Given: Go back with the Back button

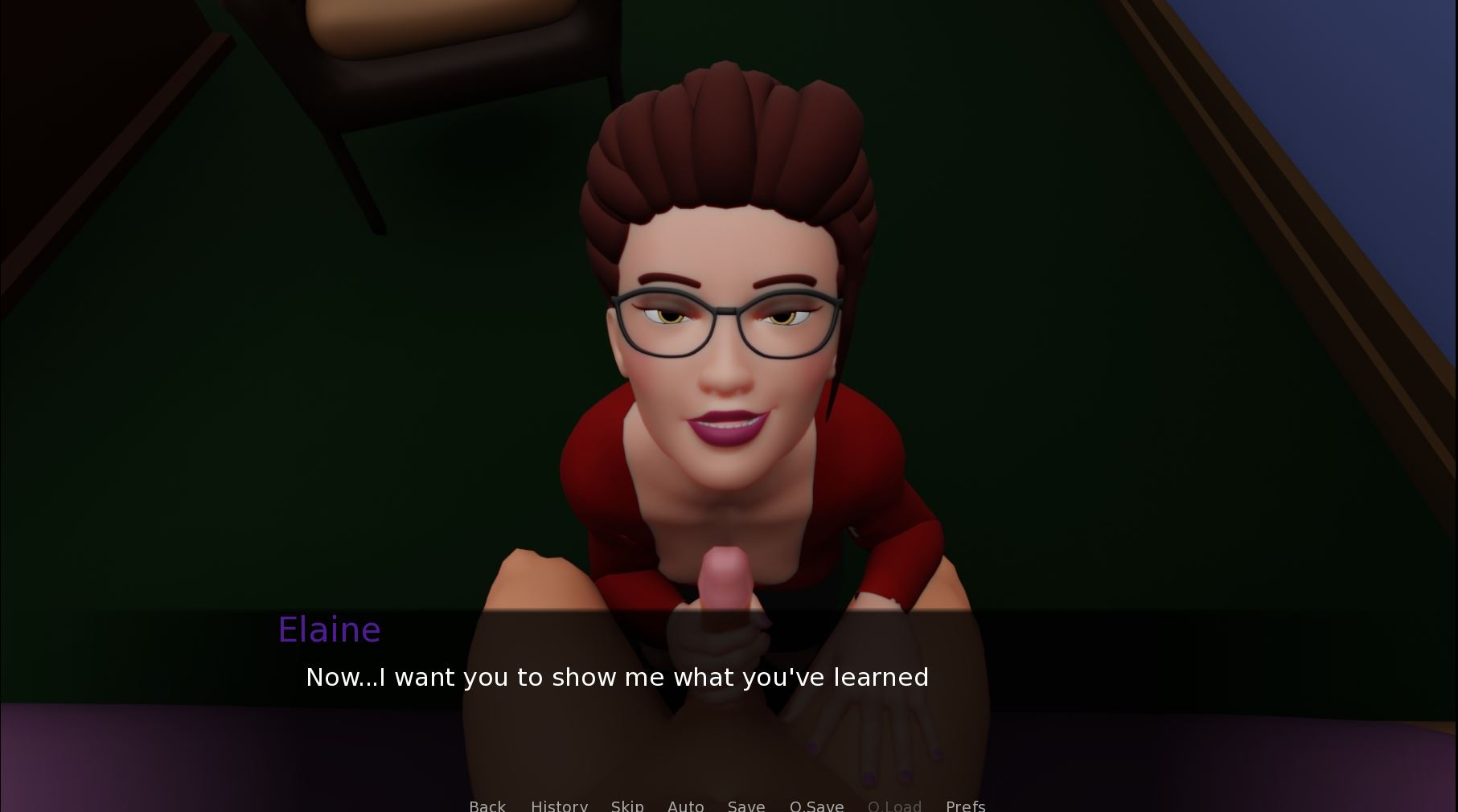Looking at the screenshot, I should click(x=487, y=805).
